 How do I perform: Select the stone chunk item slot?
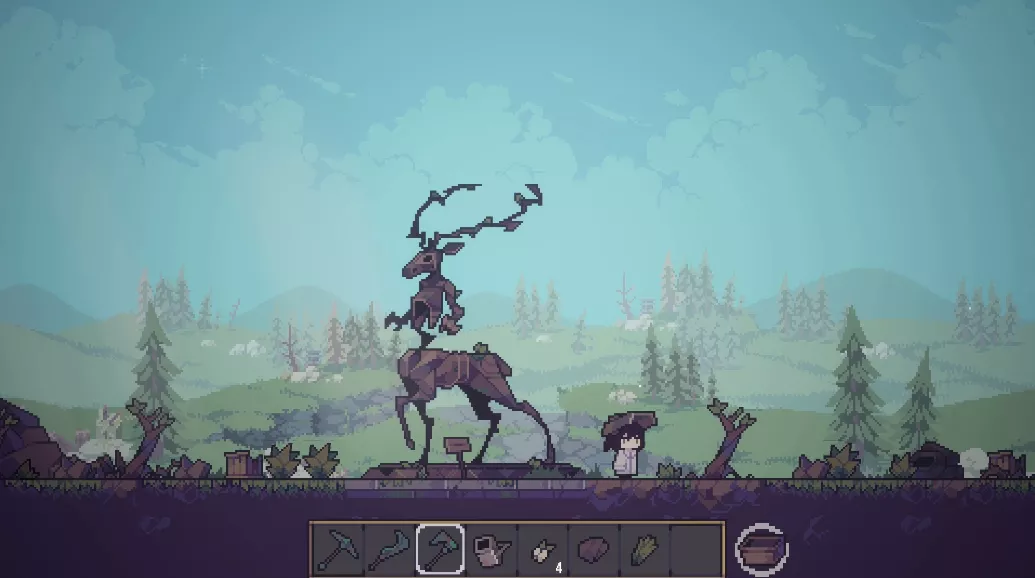[x=594, y=549]
